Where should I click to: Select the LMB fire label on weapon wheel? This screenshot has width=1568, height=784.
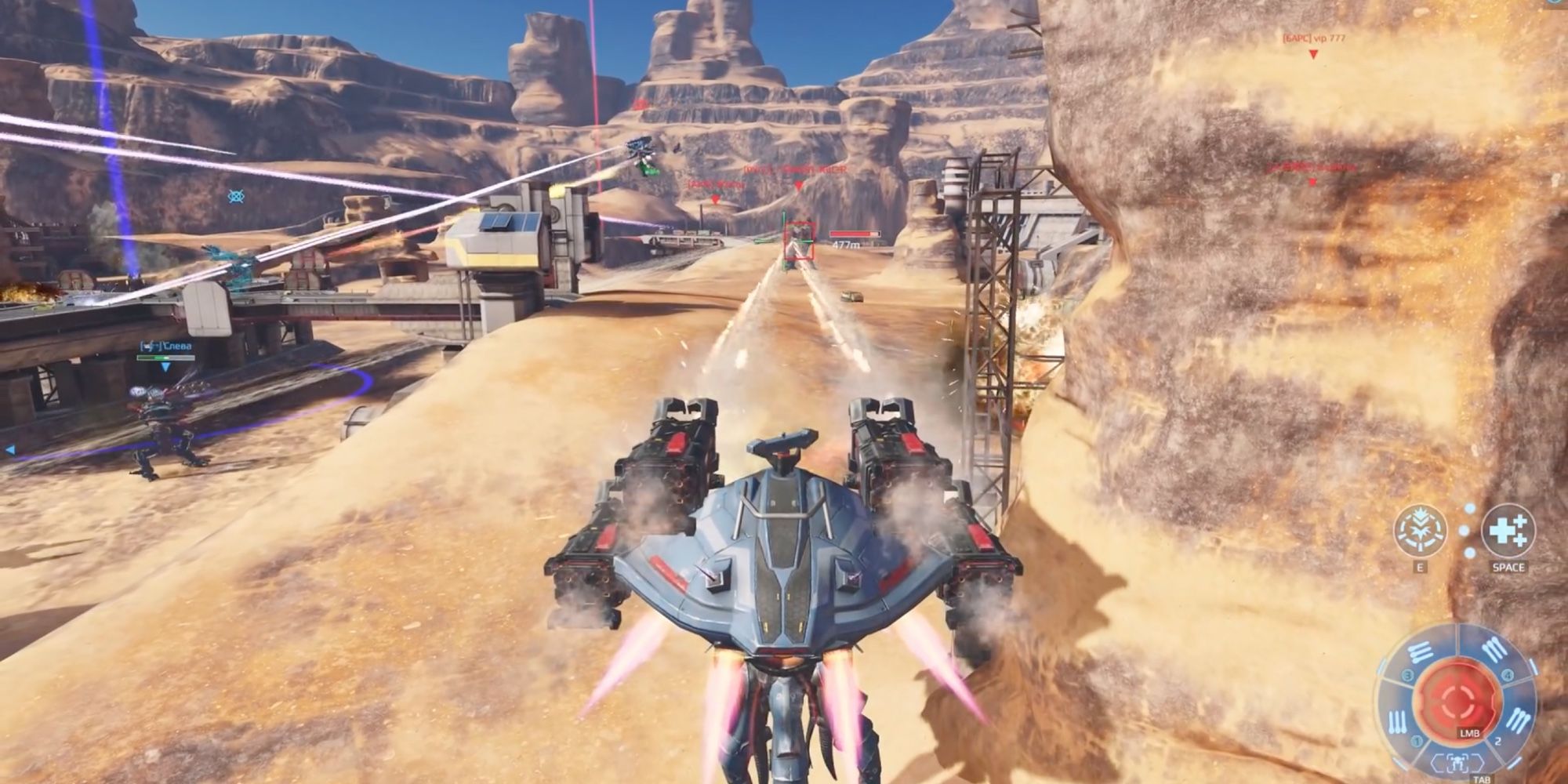point(1470,733)
